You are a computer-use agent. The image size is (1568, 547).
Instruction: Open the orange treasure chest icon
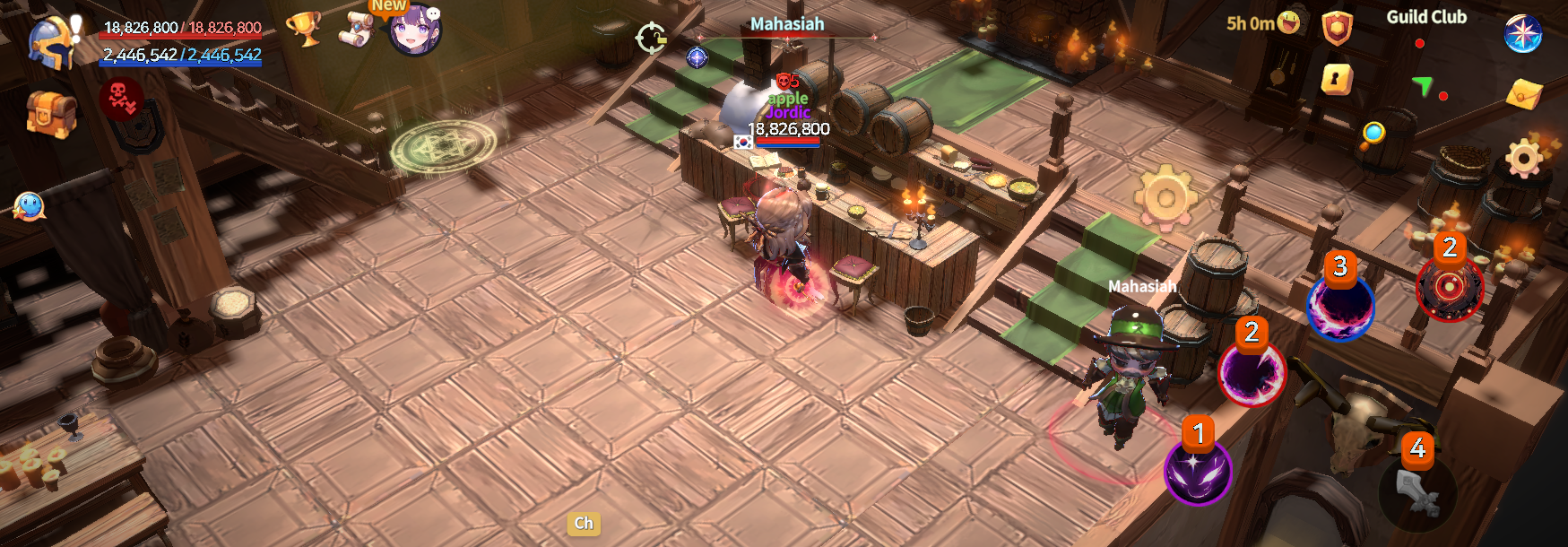pyautogui.click(x=49, y=114)
